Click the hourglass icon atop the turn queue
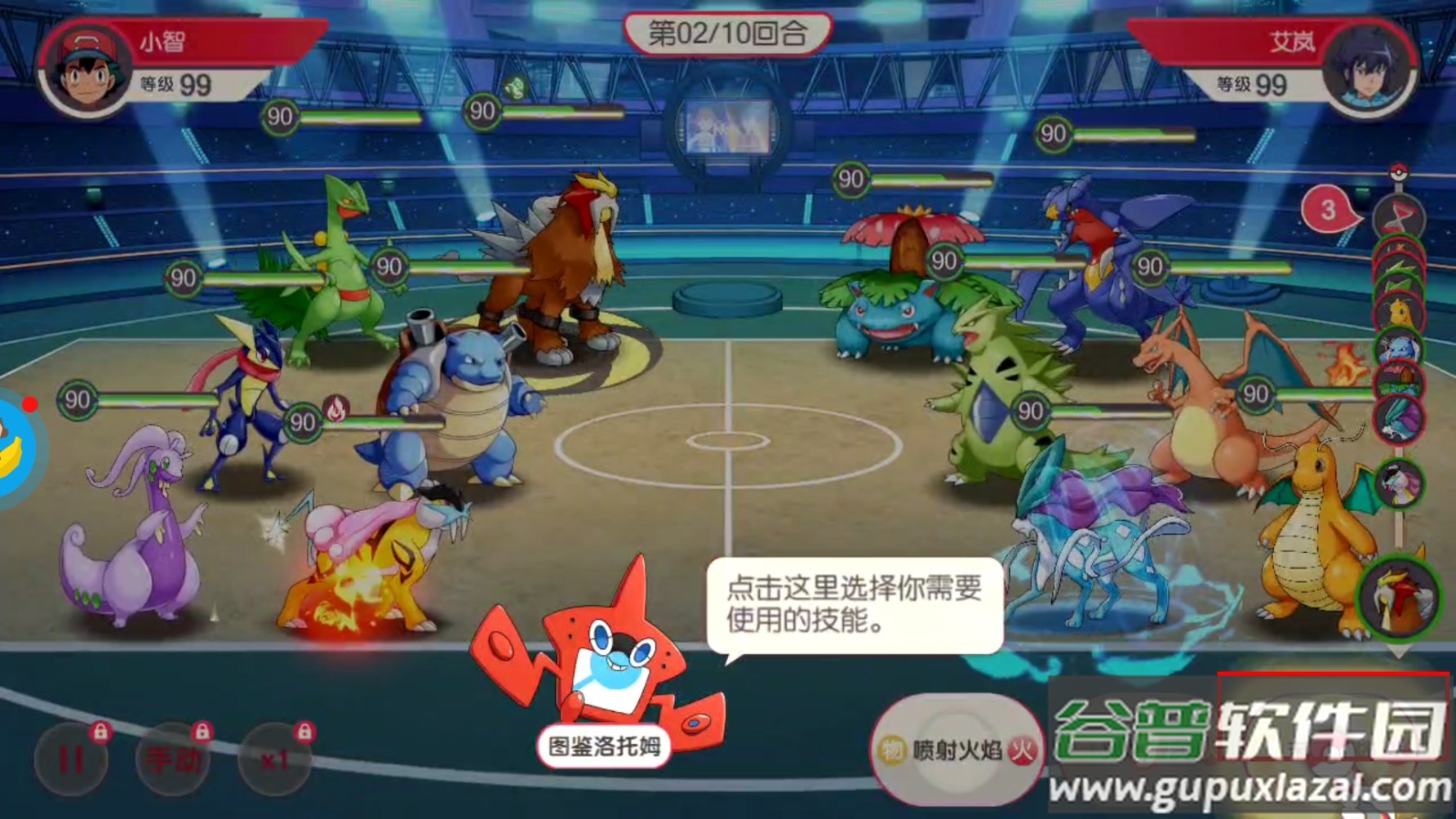Image resolution: width=1456 pixels, height=819 pixels. coord(1398,216)
